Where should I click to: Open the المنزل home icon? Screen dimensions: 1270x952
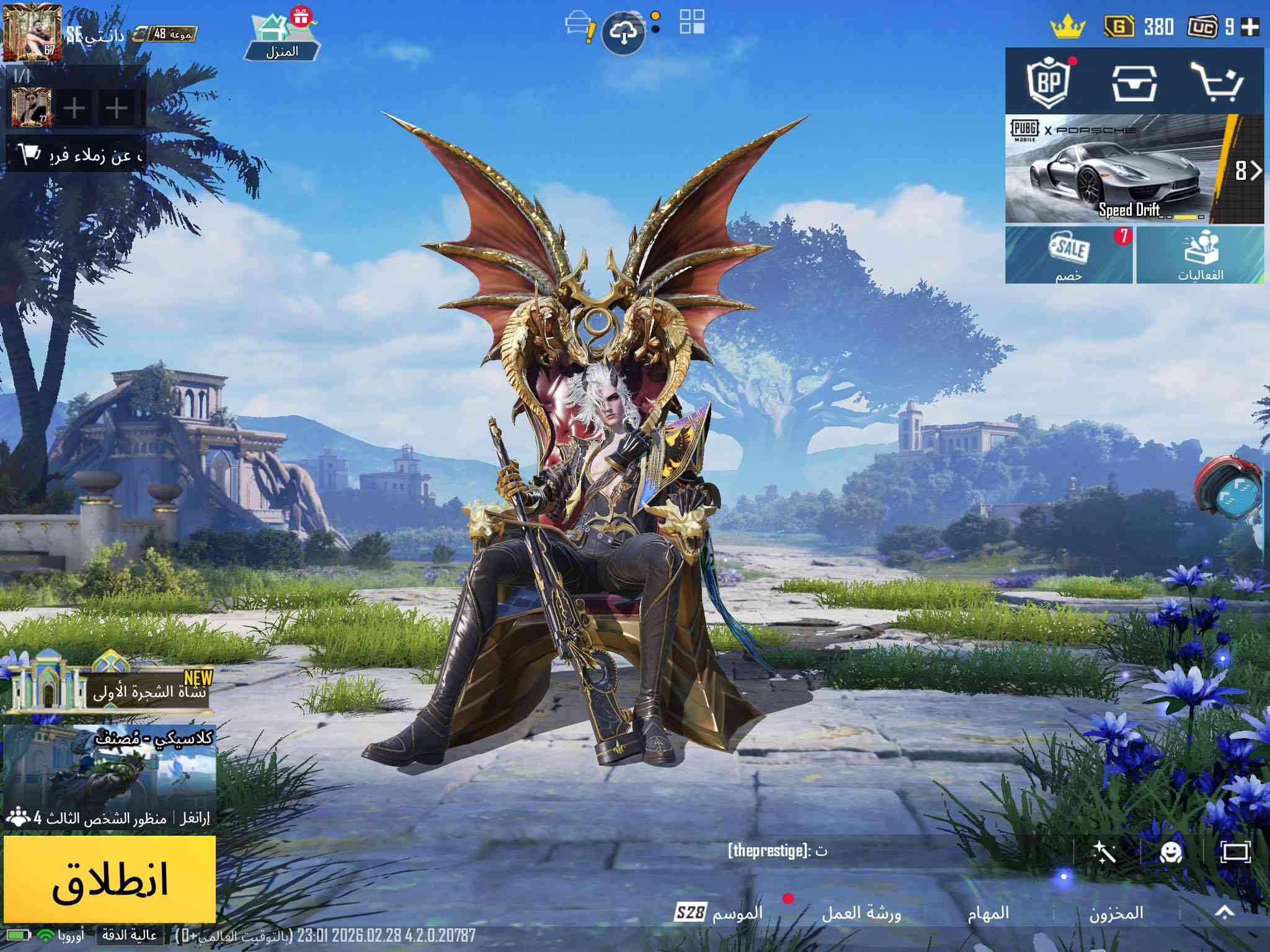(x=283, y=36)
